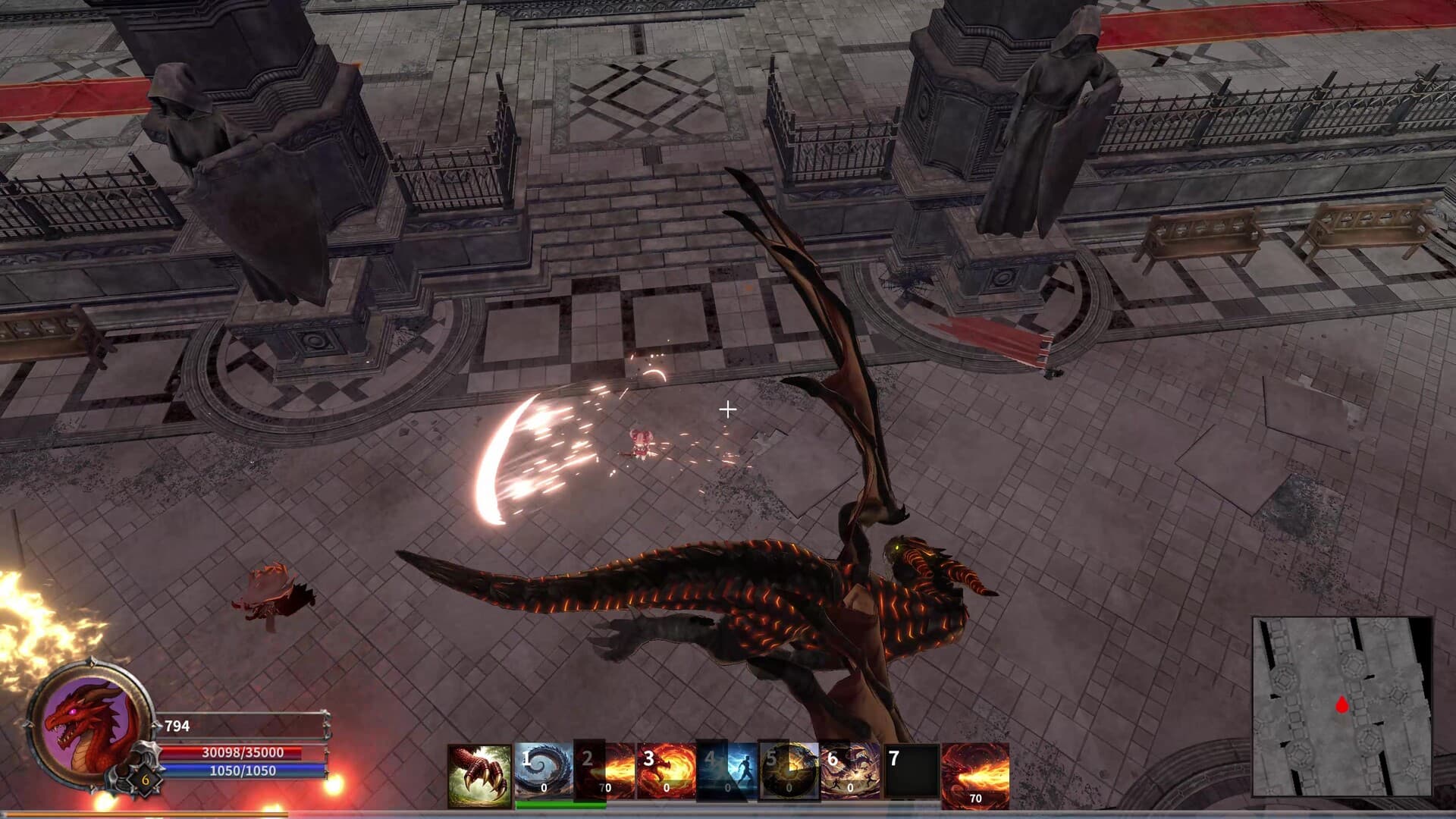Click the crosshair in the screen center
This screenshot has height=819, width=1456.
pos(728,409)
